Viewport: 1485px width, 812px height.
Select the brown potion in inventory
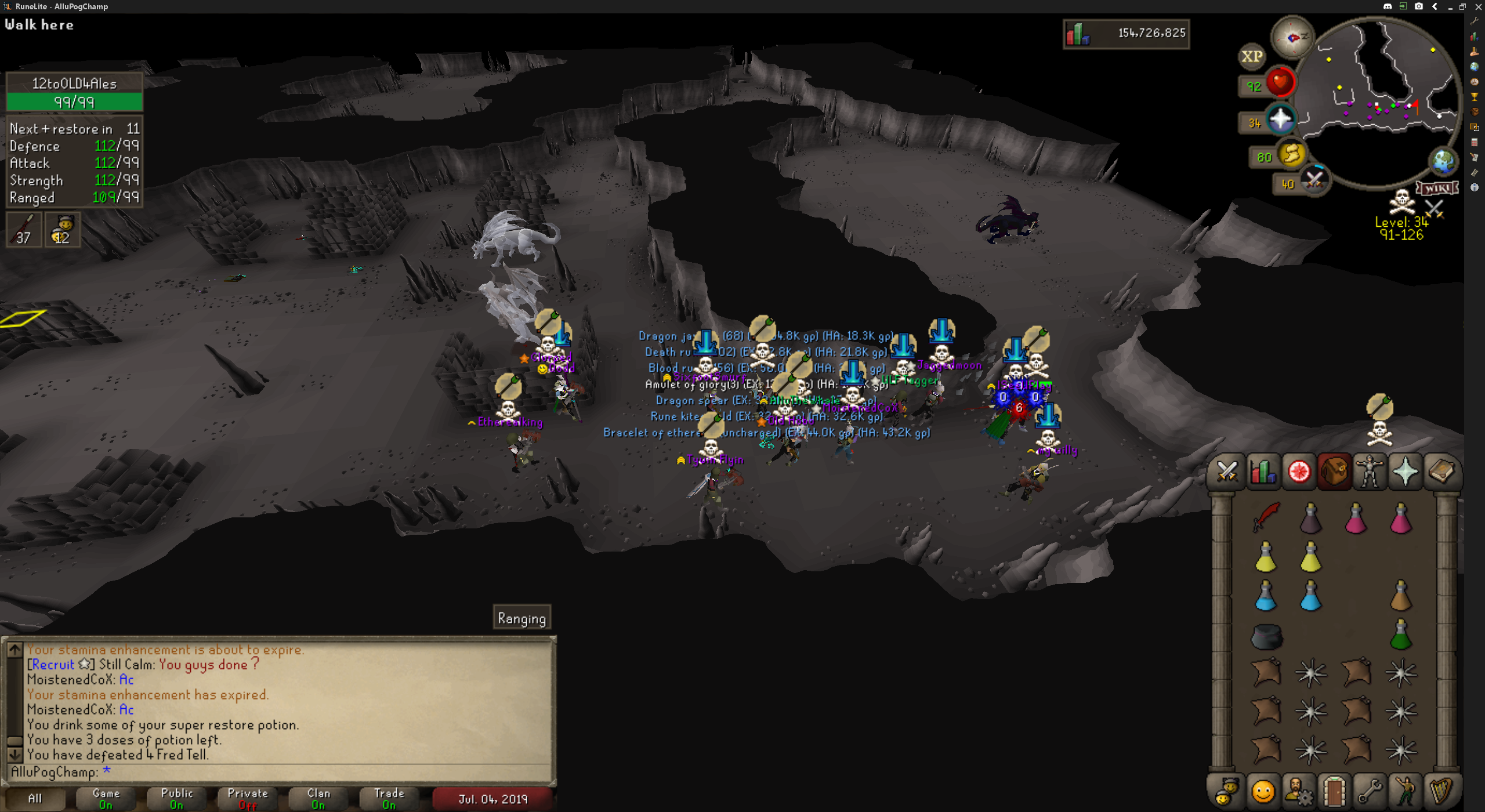click(x=1400, y=596)
